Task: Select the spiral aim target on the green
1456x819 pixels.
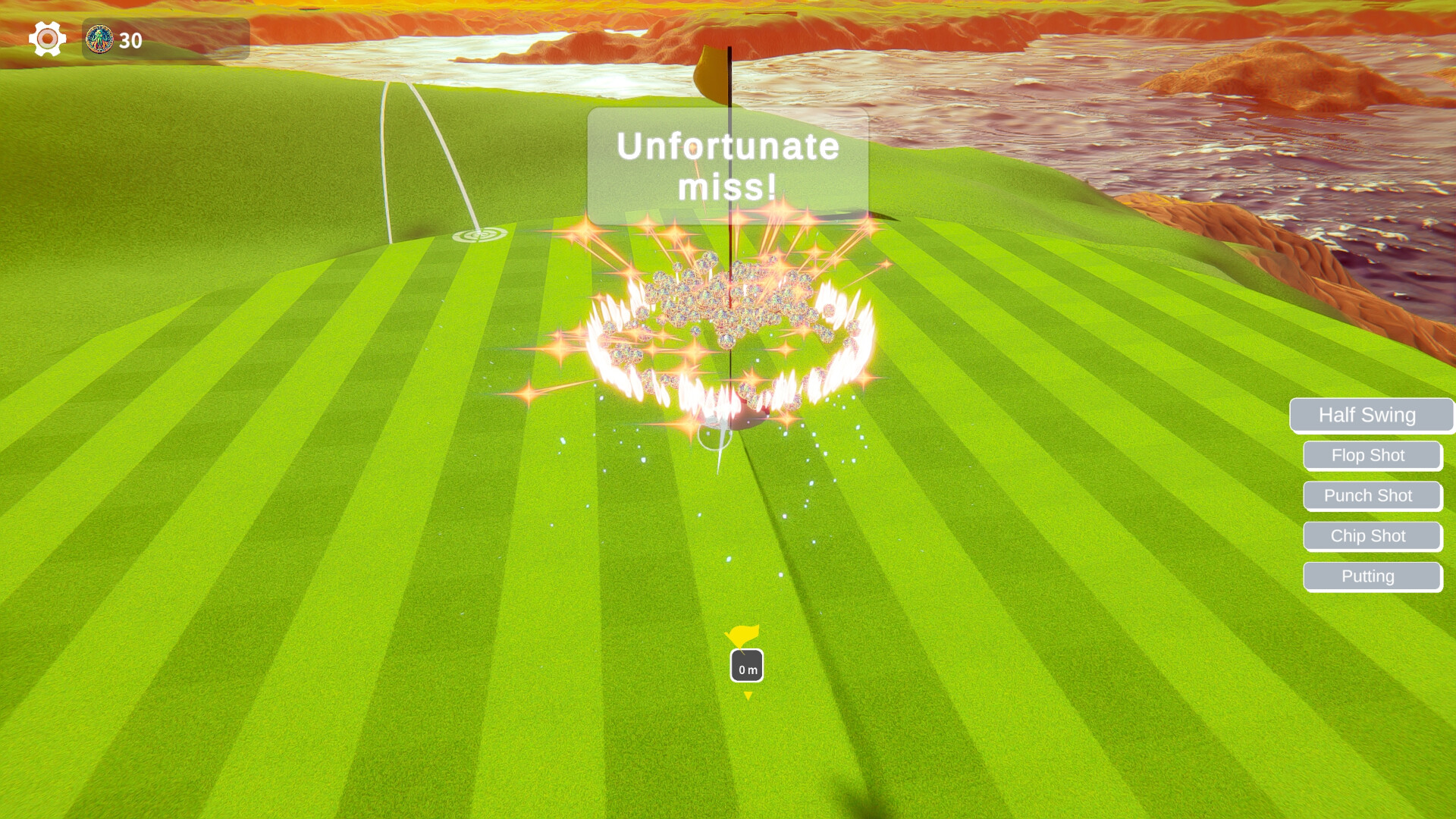Action: point(479,235)
